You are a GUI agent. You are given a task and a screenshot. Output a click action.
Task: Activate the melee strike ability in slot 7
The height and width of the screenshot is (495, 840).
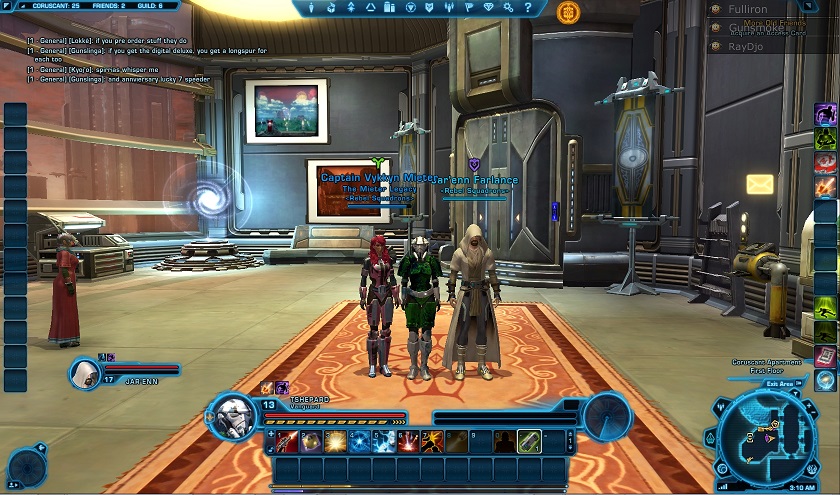click(432, 441)
